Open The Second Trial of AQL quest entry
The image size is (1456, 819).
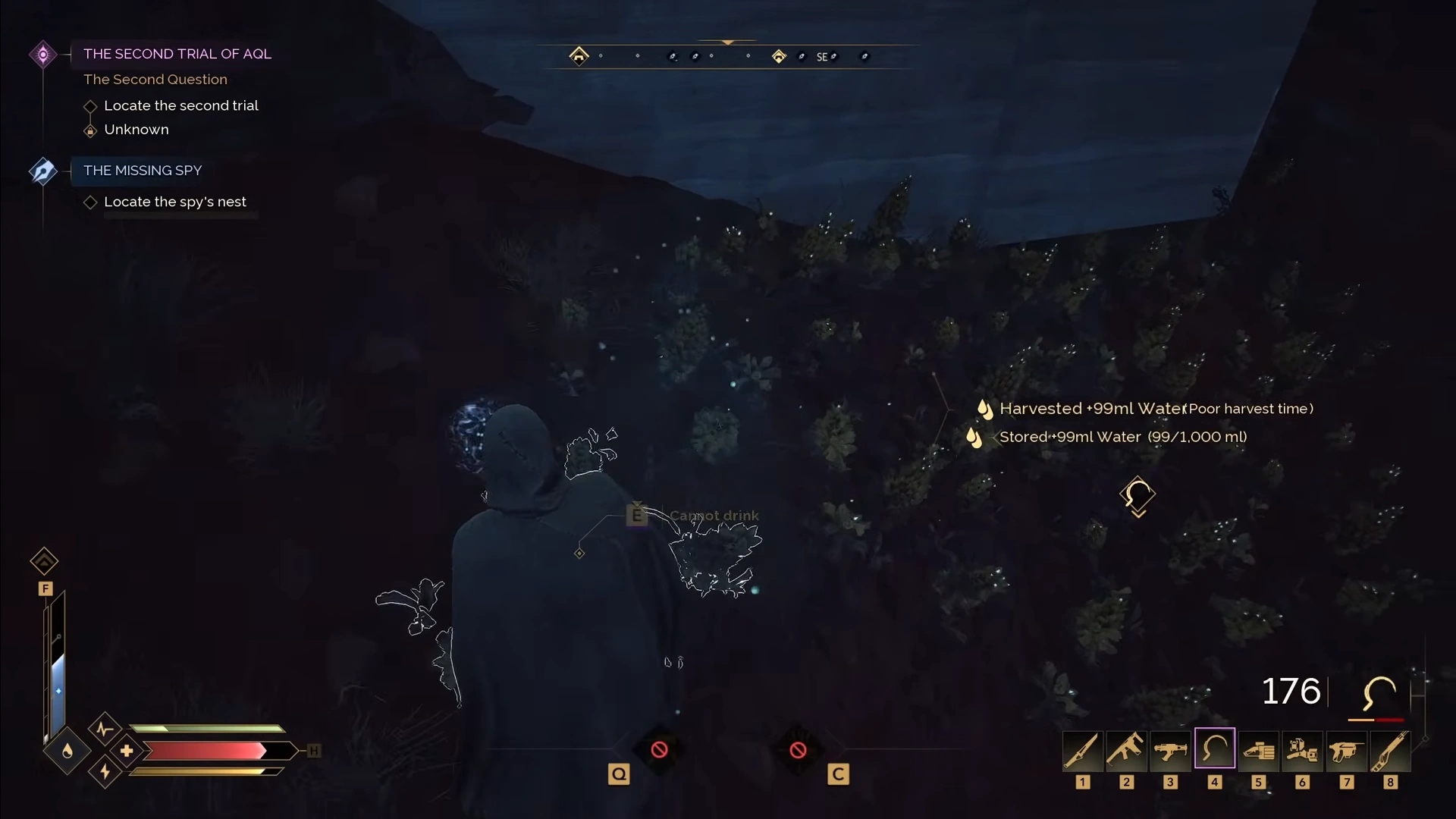click(x=177, y=54)
